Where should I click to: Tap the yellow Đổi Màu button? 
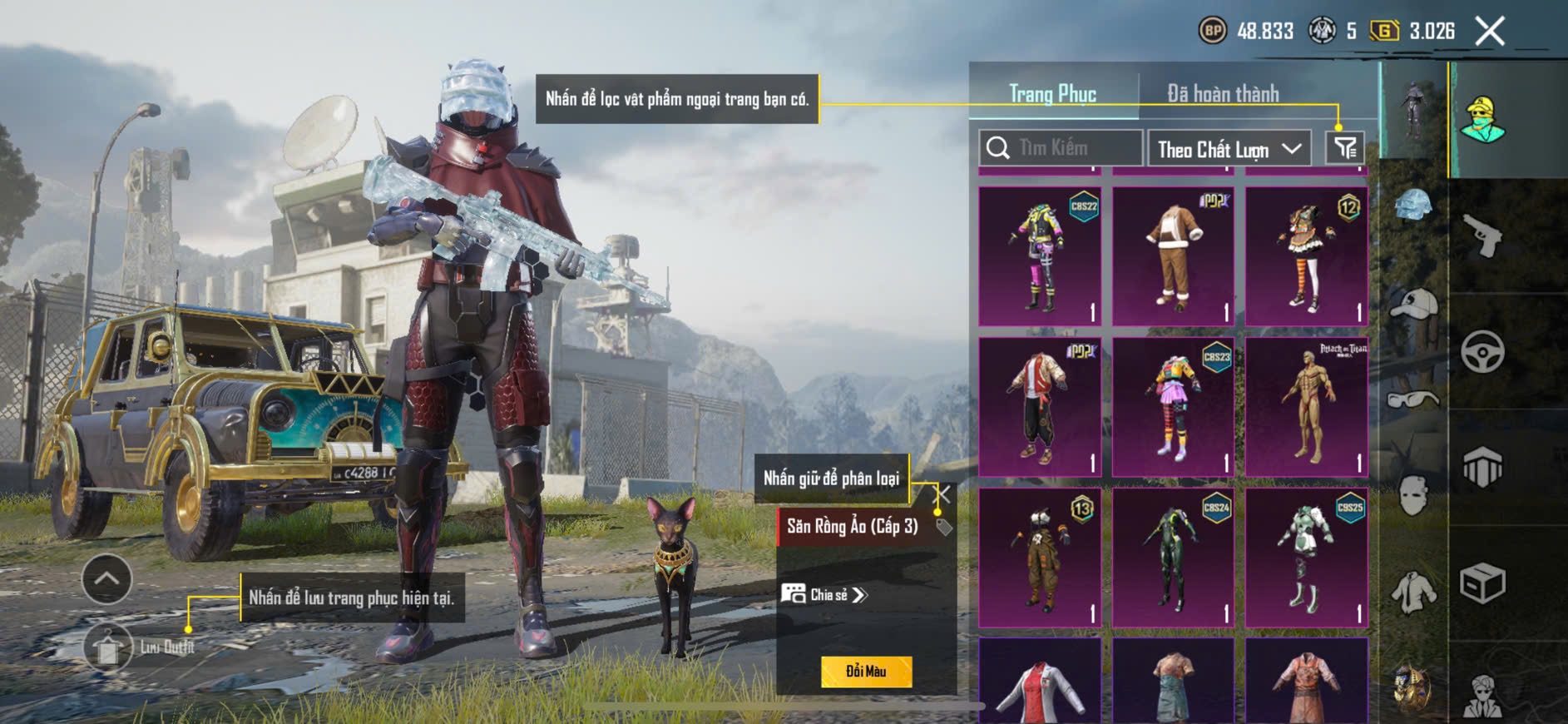pyautogui.click(x=866, y=672)
